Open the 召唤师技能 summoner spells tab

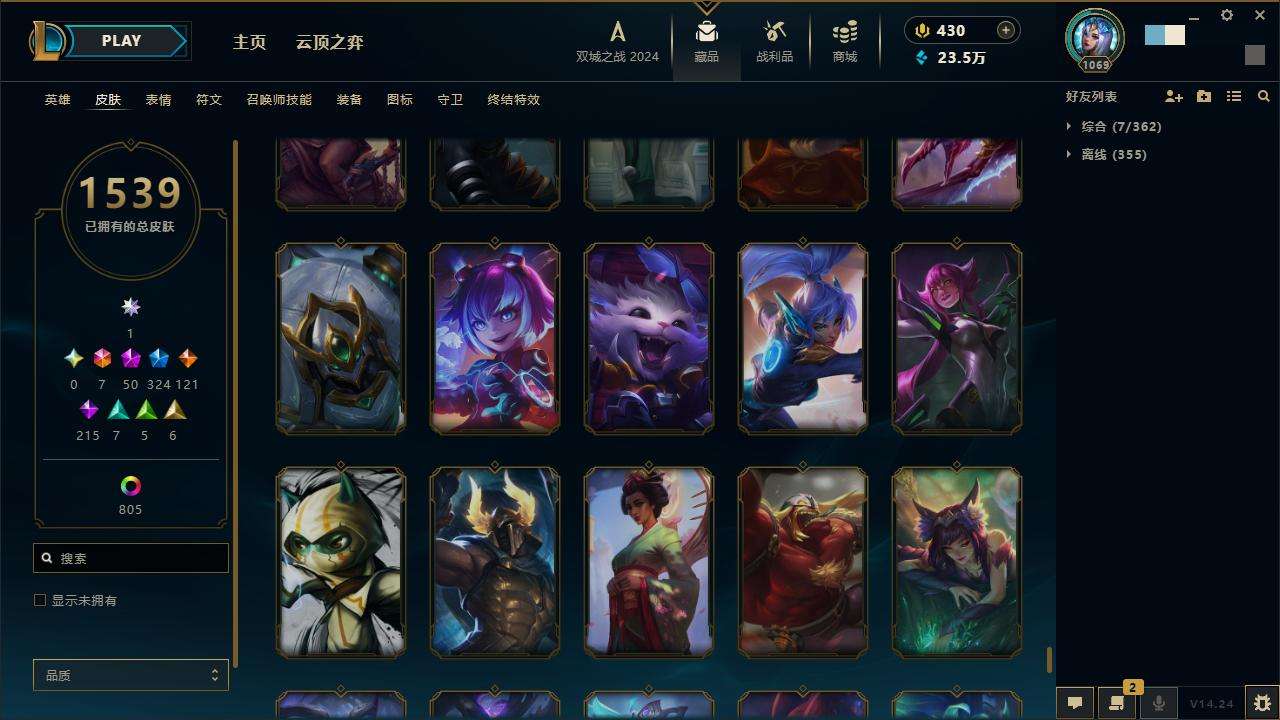[x=279, y=100]
